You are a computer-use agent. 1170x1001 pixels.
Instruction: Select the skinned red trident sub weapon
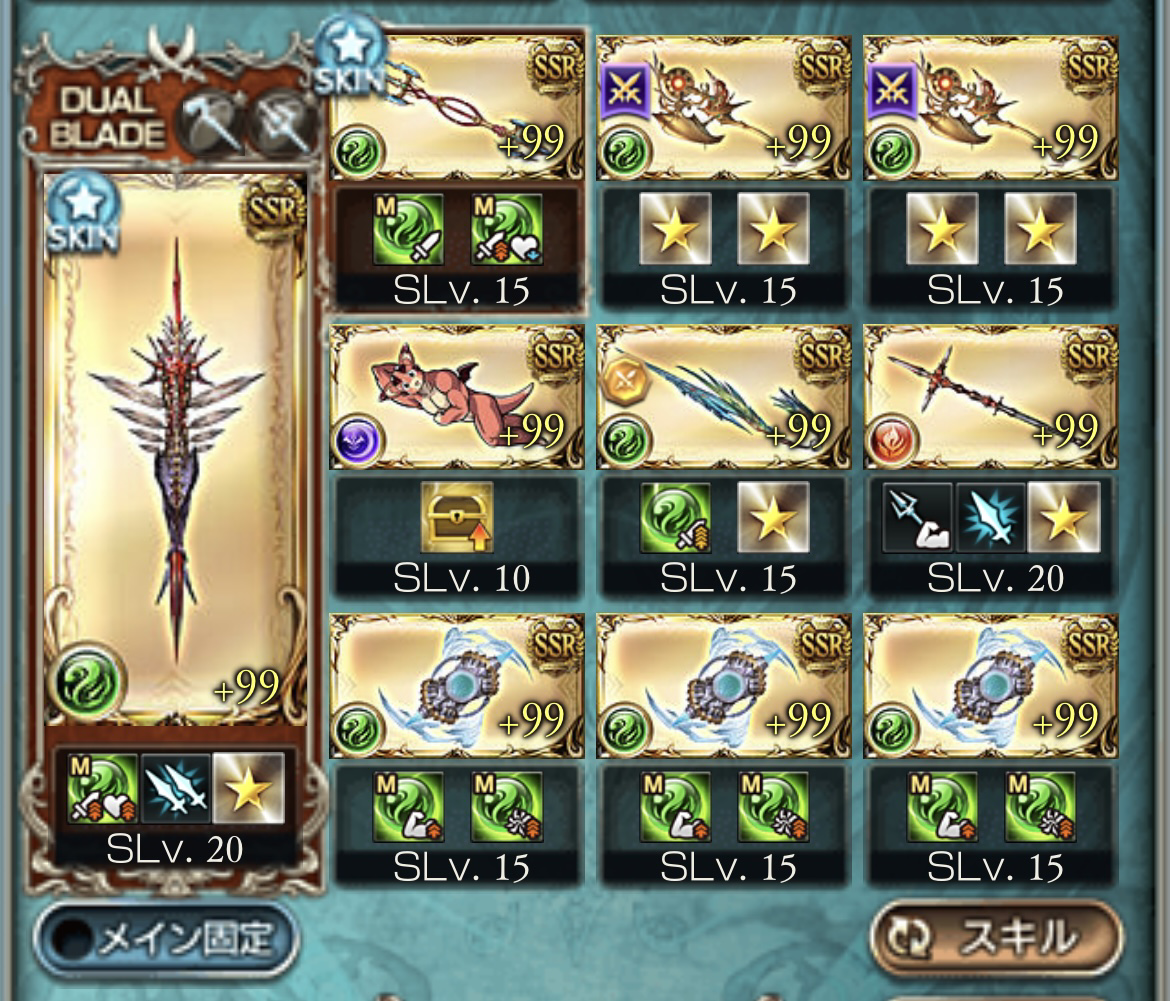[456, 107]
